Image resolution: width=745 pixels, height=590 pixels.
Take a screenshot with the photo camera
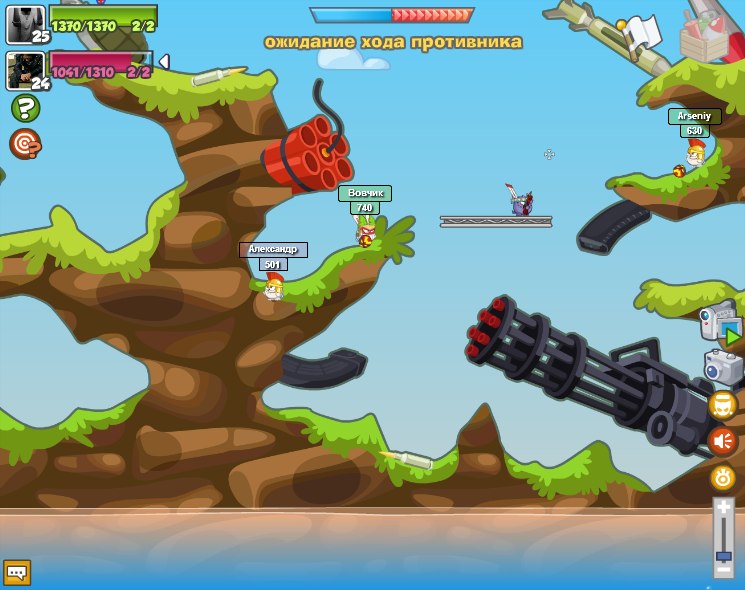[x=723, y=367]
